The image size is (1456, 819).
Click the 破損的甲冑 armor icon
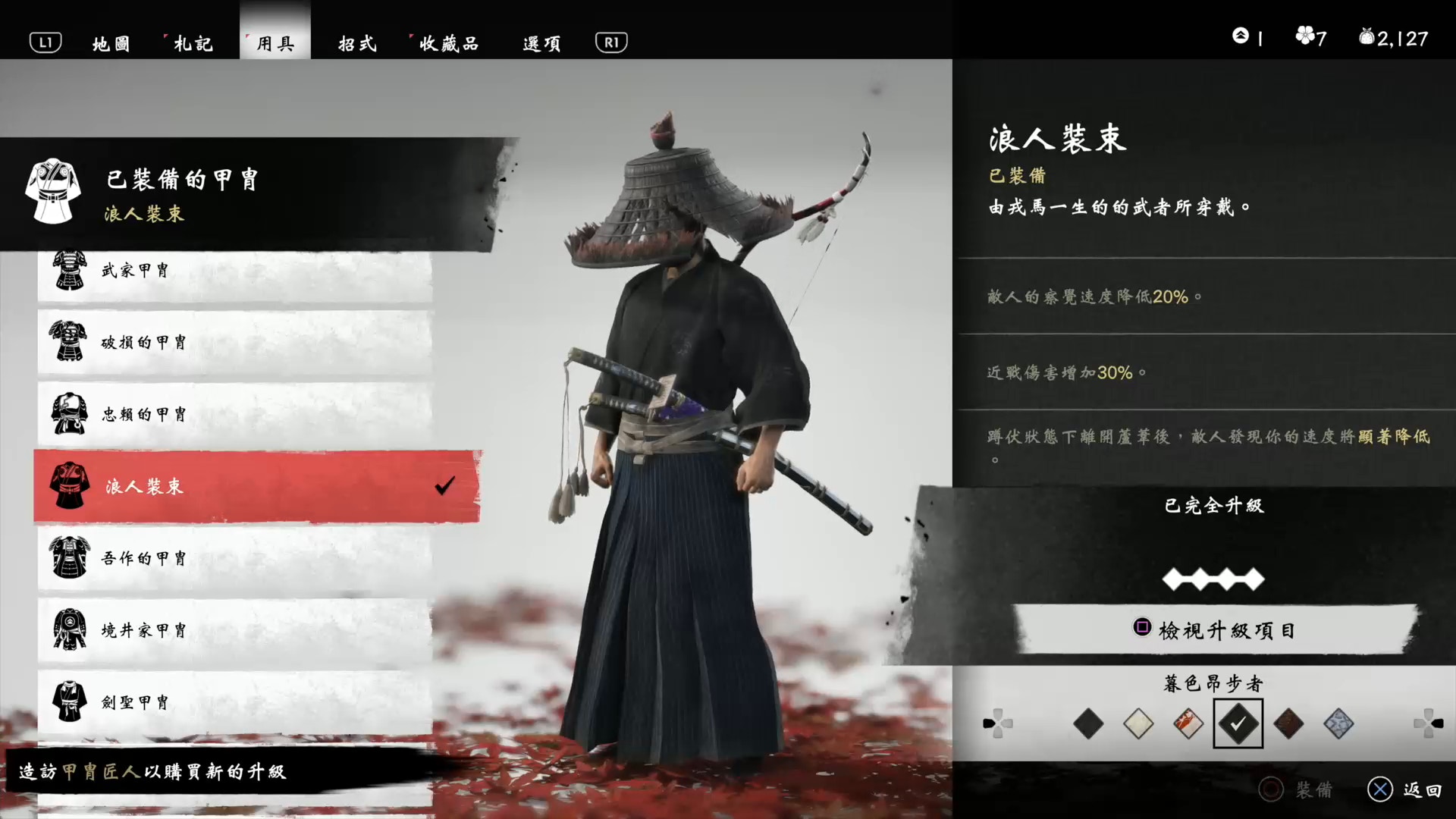click(x=70, y=341)
